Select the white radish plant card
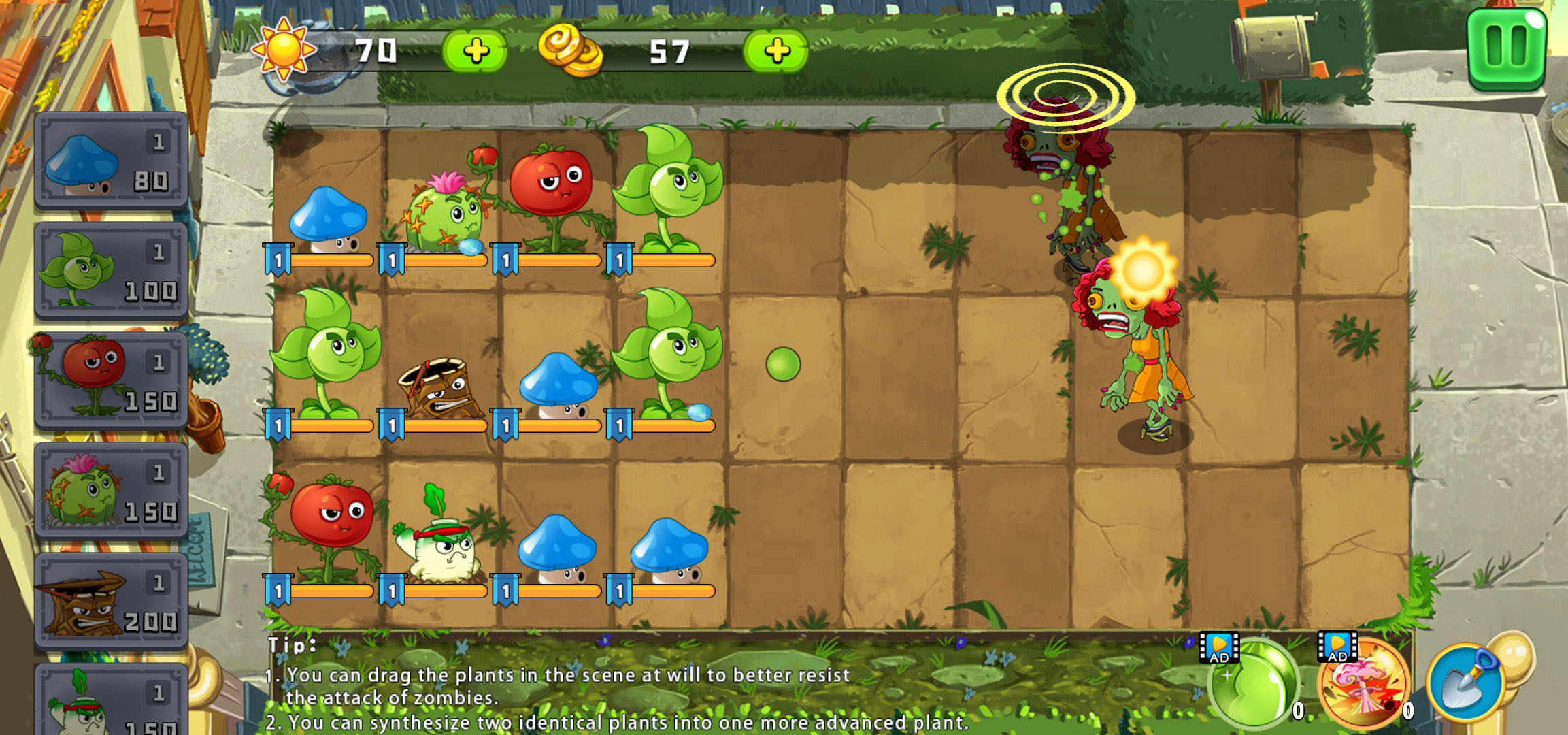 111,701
